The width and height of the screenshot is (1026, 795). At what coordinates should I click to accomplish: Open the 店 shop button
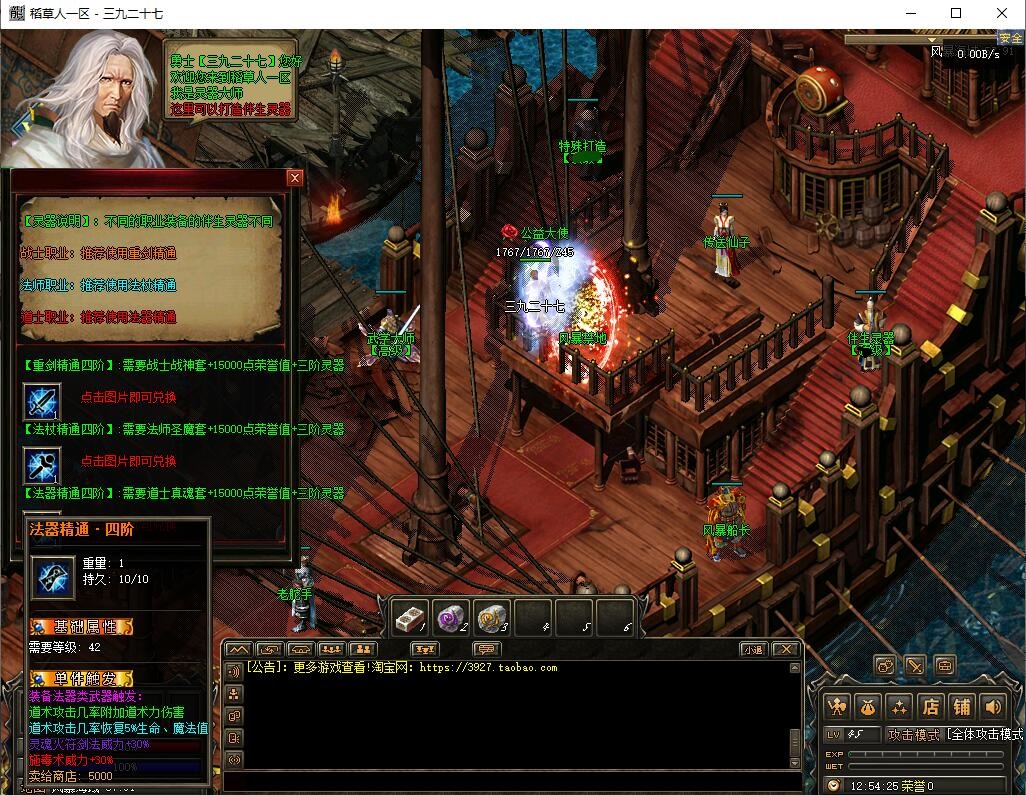click(930, 706)
